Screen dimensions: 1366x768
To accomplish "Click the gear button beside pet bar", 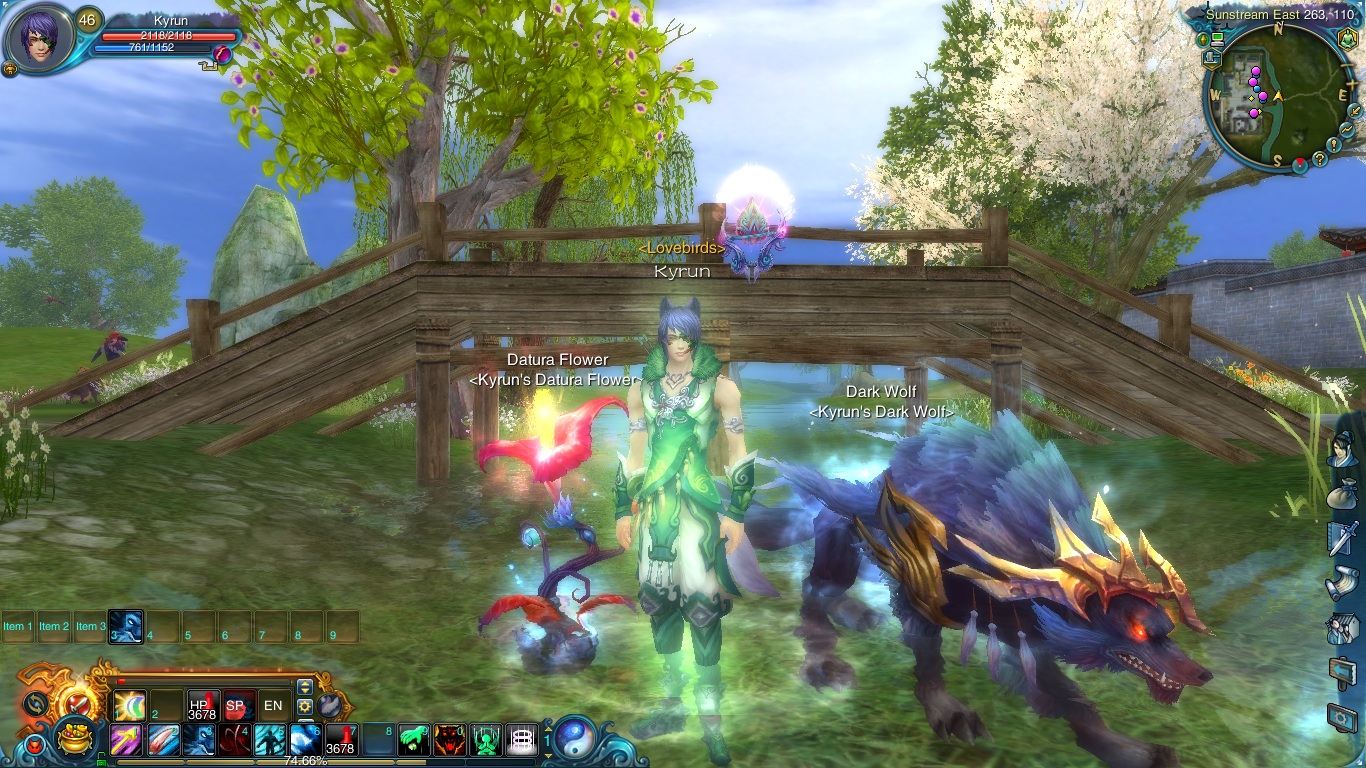I will pyautogui.click(x=305, y=706).
